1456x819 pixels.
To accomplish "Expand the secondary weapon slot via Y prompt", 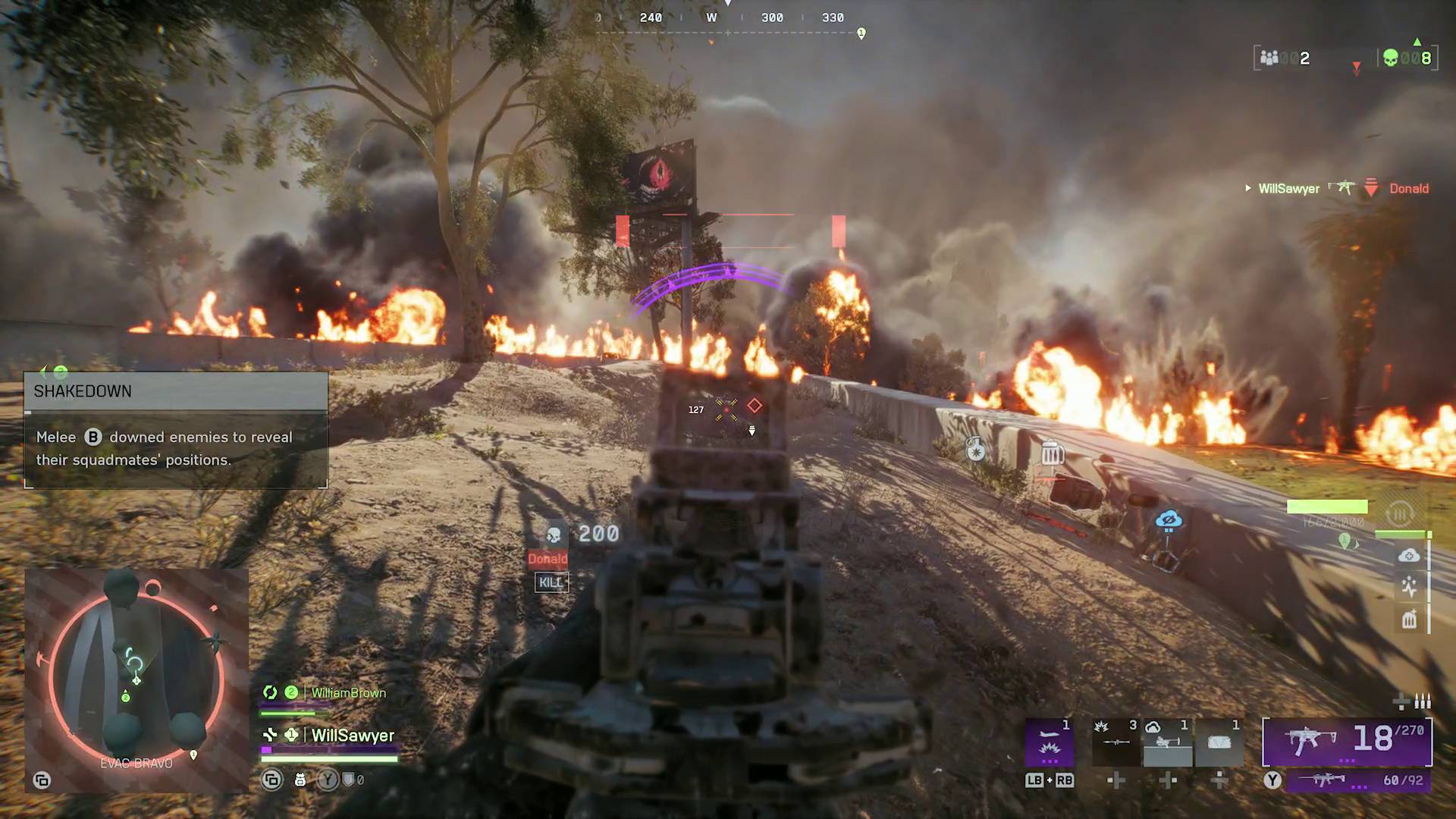I will coord(1272,779).
